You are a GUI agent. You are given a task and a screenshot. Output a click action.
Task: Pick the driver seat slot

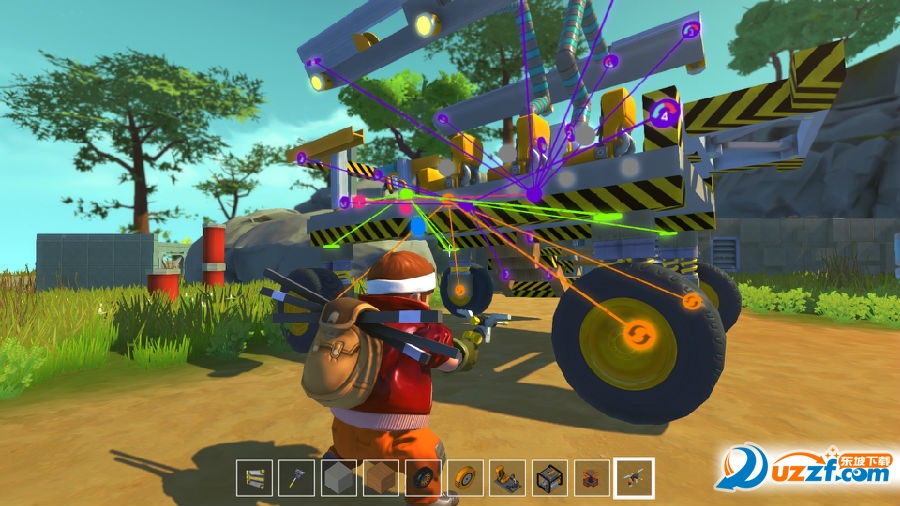pyautogui.click(x=507, y=478)
